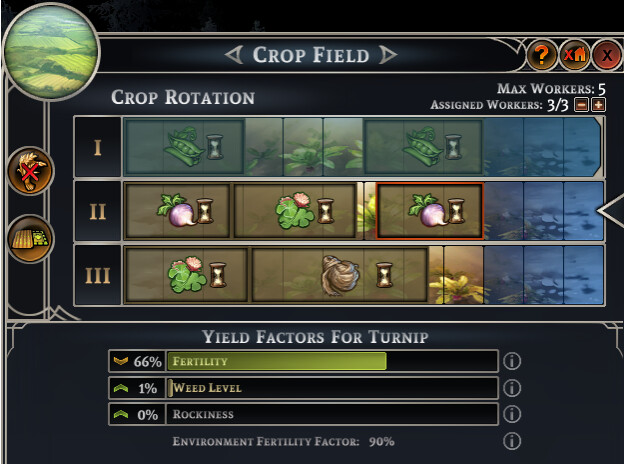Close the Crop Field window
This screenshot has width=624, height=464.
[x=607, y=56]
